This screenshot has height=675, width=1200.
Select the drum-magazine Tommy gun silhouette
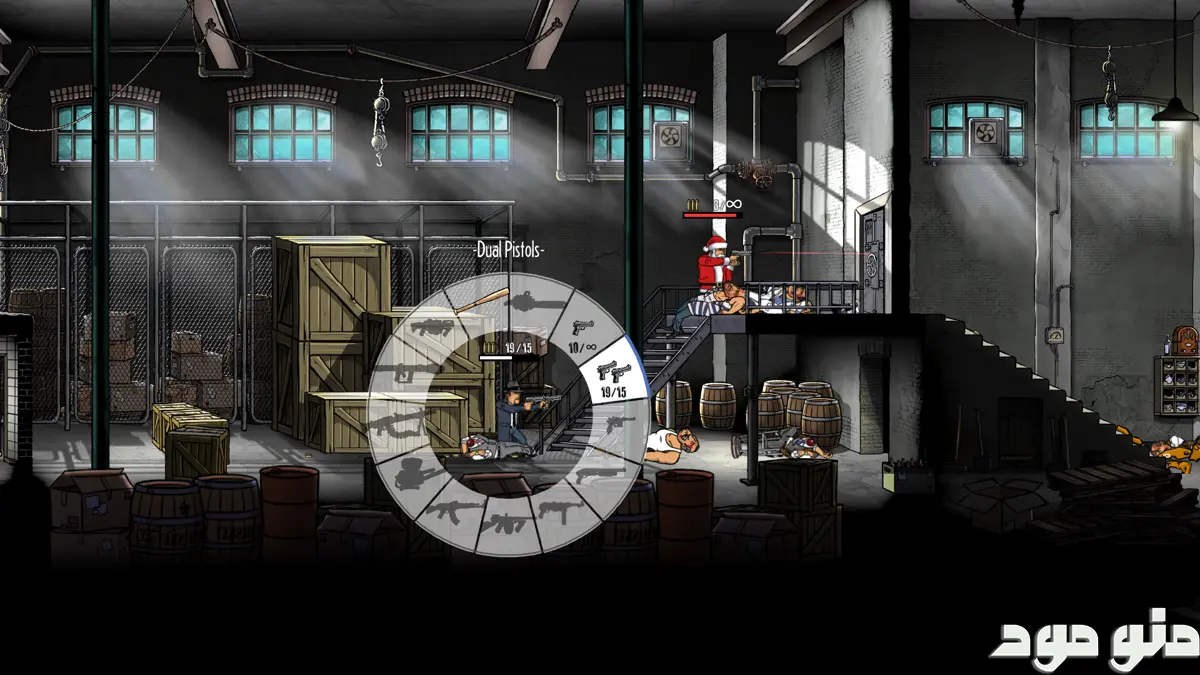coord(508,522)
